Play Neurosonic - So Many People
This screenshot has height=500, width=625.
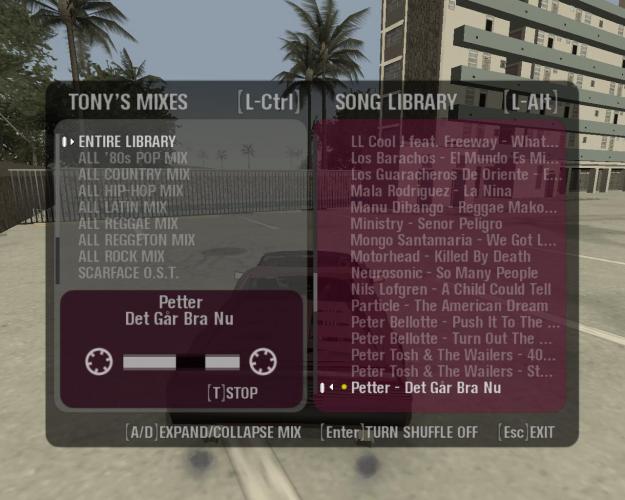click(444, 273)
